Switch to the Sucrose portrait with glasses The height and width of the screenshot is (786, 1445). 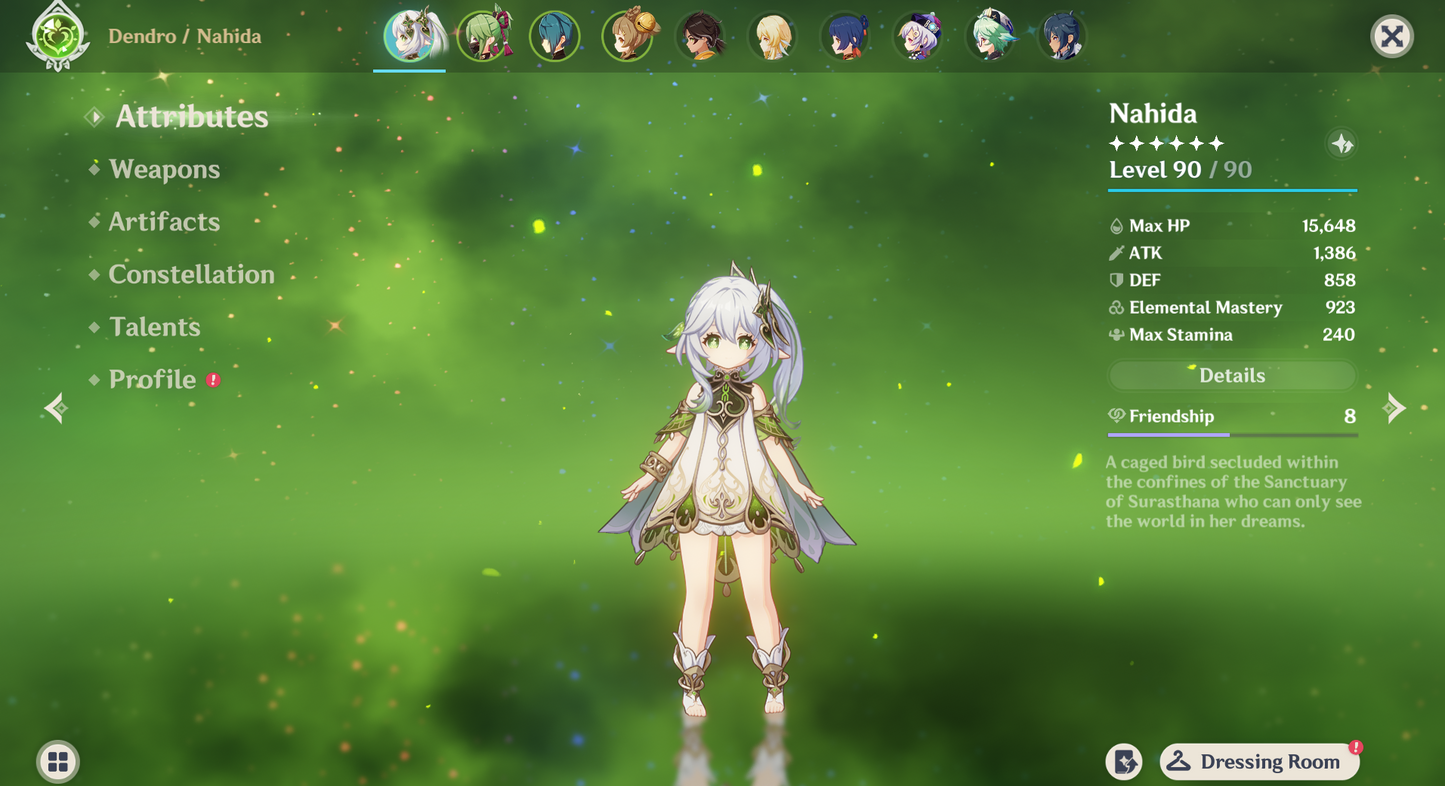tap(990, 37)
